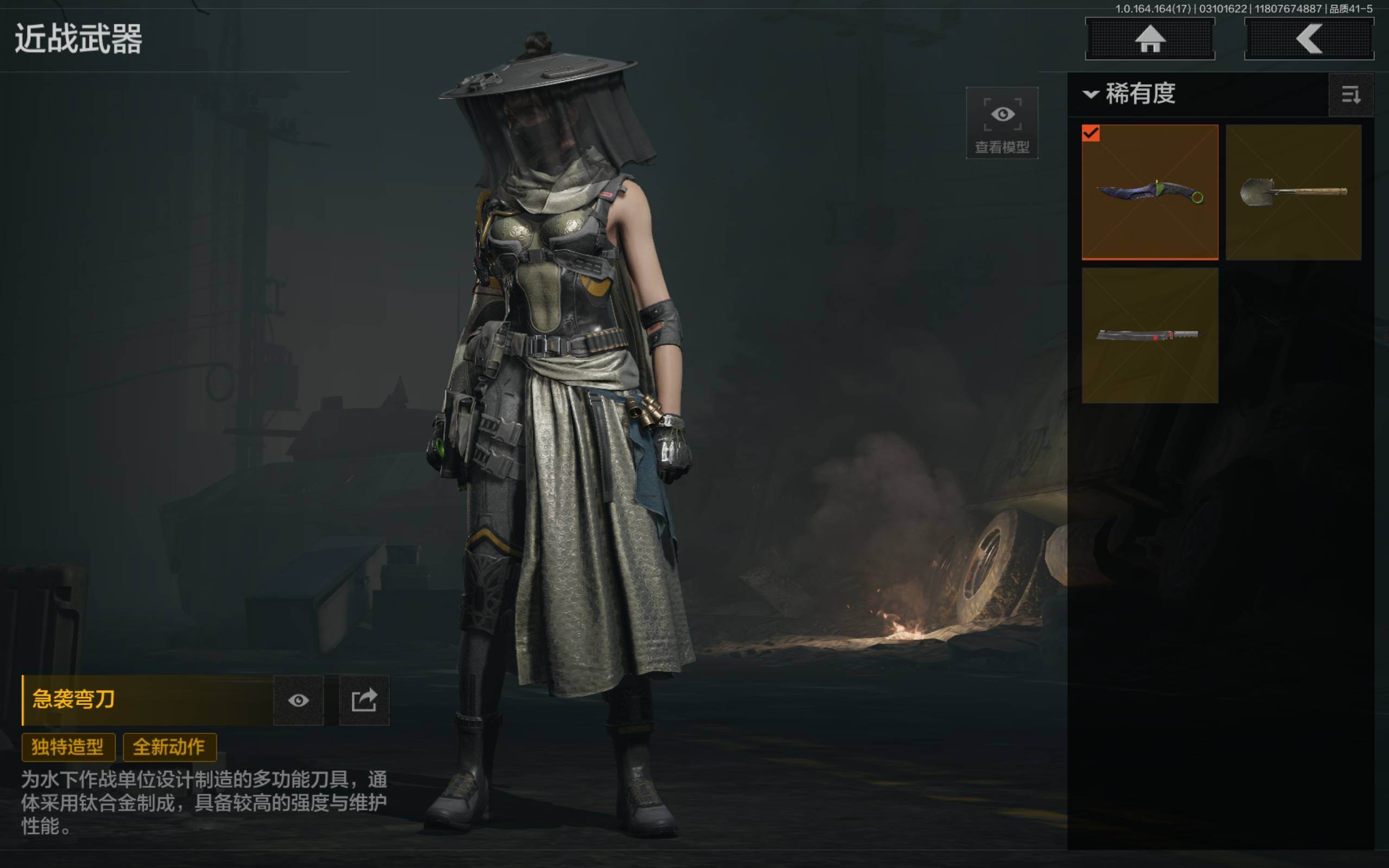Image resolution: width=1389 pixels, height=868 pixels.
Task: Toggle the sort order icon
Action: point(1350,95)
